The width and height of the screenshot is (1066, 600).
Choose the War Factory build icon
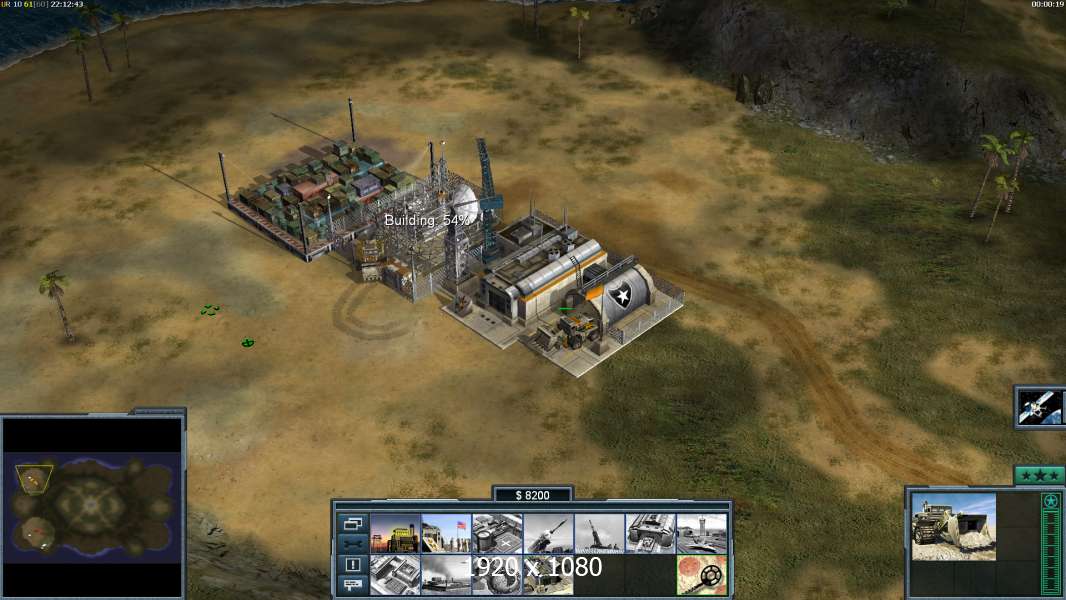(x=650, y=534)
